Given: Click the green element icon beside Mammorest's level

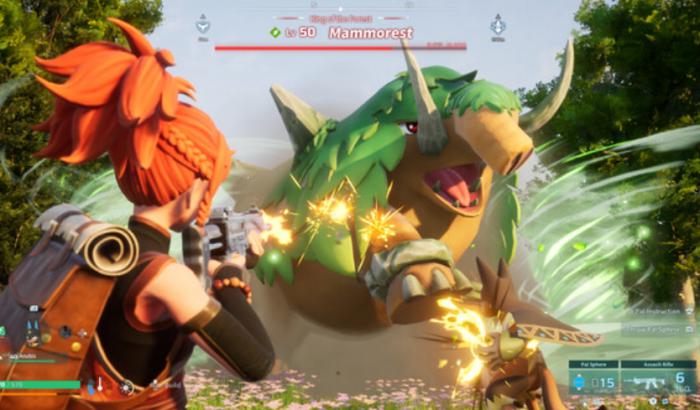Looking at the screenshot, I should click(275, 32).
